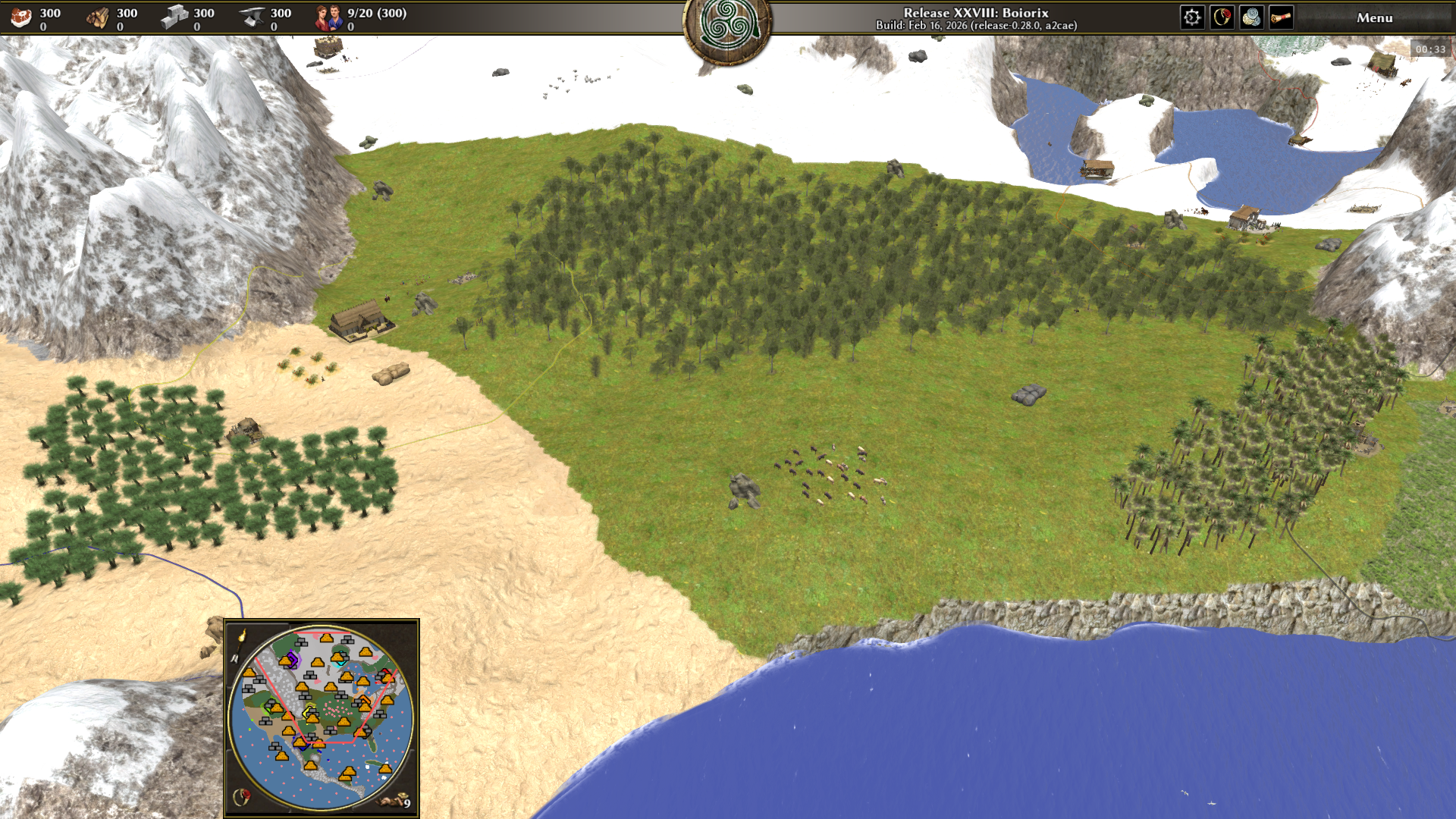
Task: Open game speed gear icon
Action: coord(1192,17)
